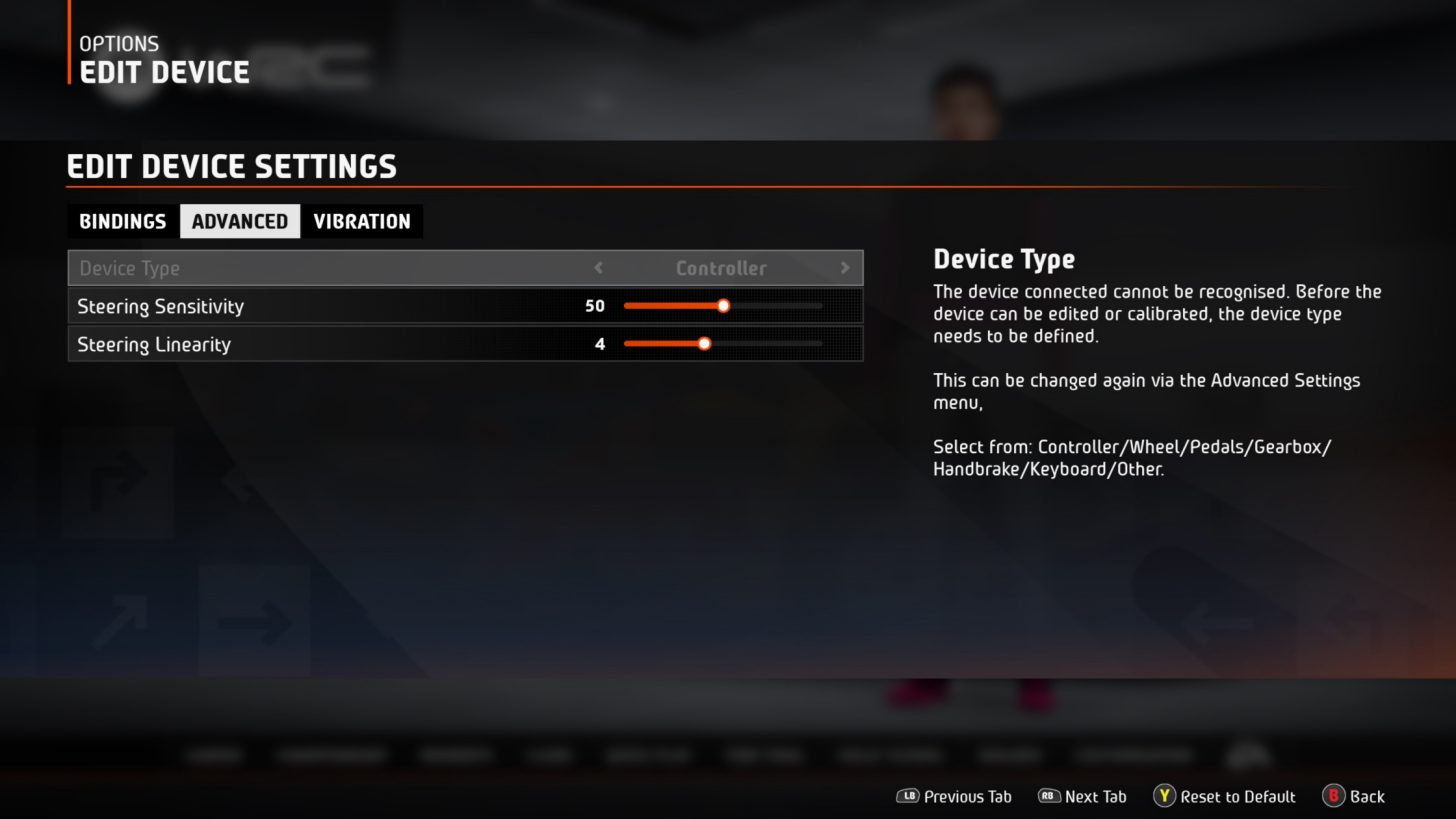Click the Steering Linearity value of 4
The width and height of the screenshot is (1456, 819).
600,343
